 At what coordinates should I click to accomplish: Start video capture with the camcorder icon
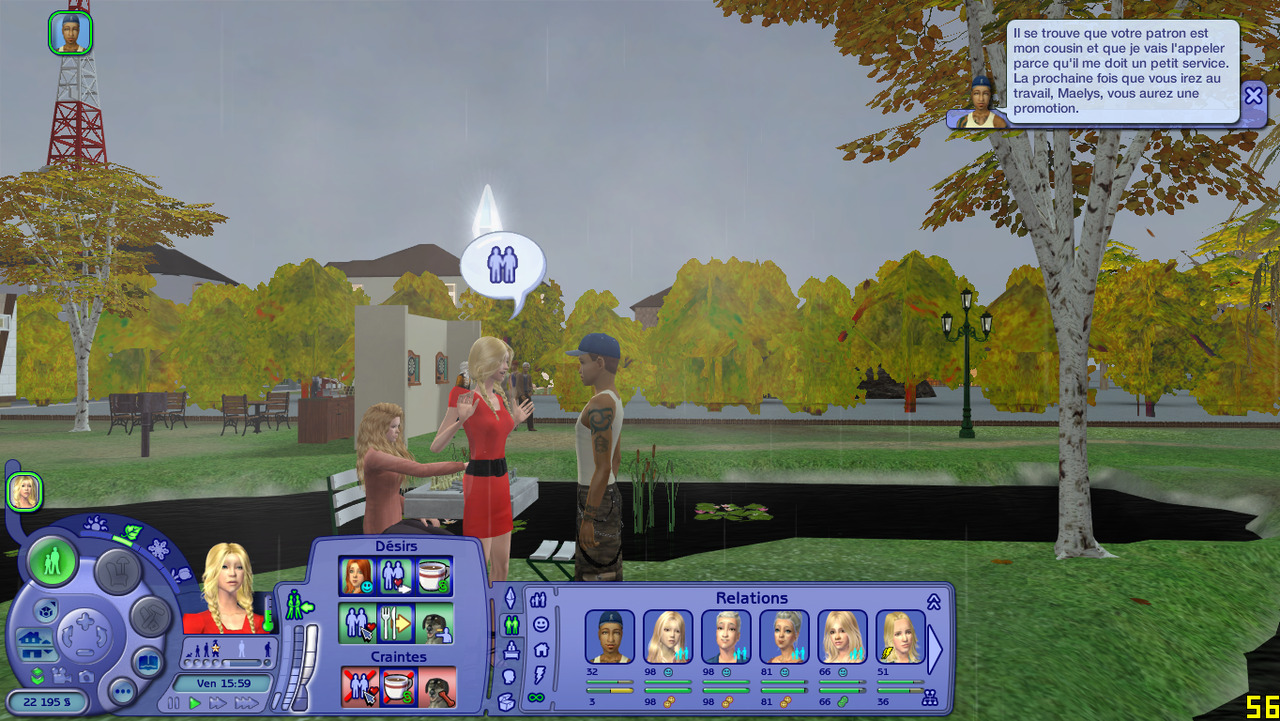tap(61, 676)
